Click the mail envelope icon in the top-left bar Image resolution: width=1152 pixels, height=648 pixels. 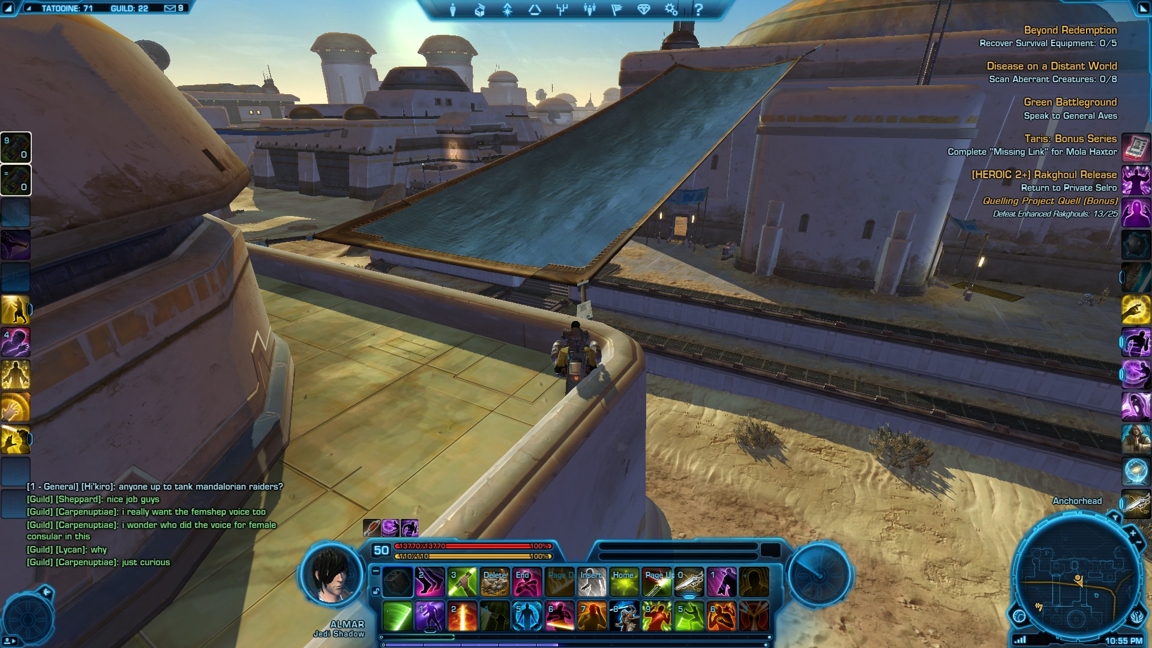point(170,8)
